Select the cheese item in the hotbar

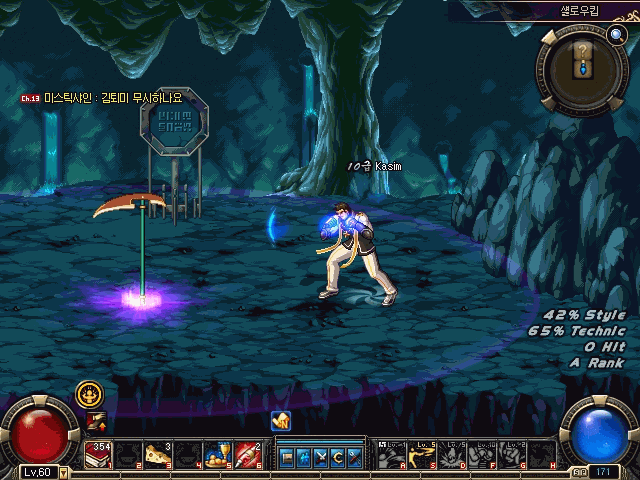pyautogui.click(x=157, y=455)
